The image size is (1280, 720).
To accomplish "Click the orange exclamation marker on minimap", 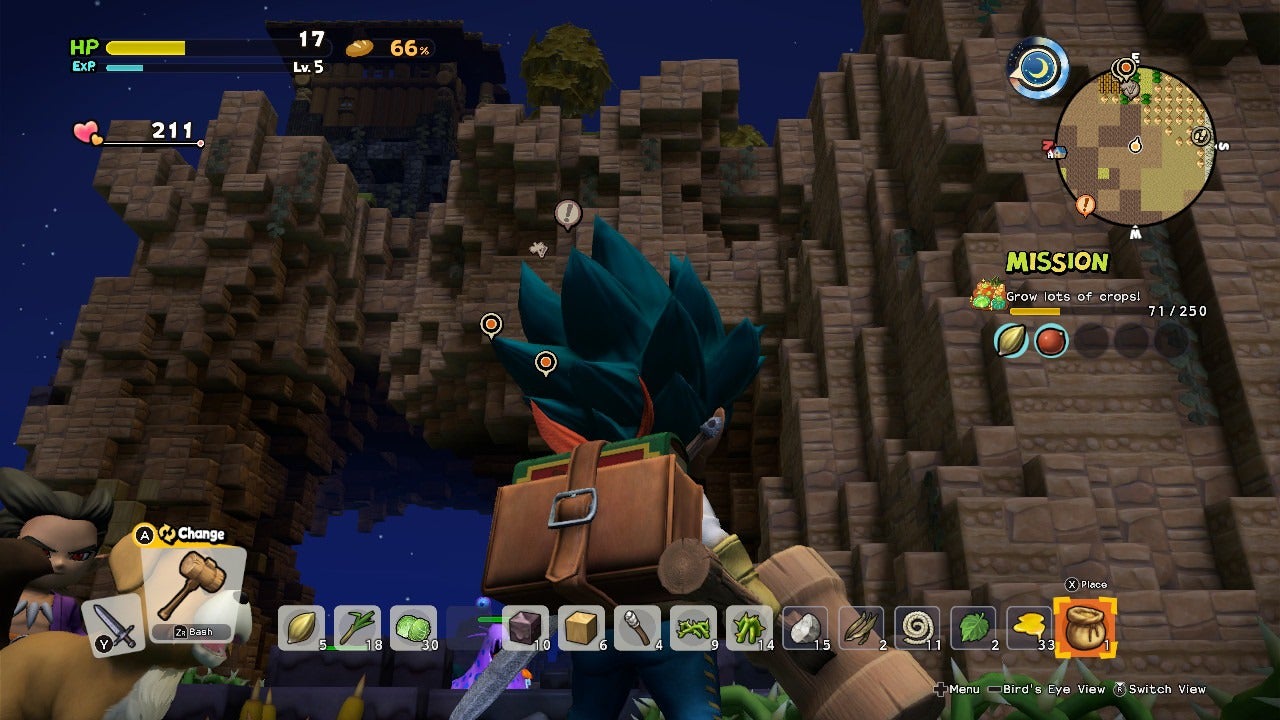I will tap(1085, 206).
